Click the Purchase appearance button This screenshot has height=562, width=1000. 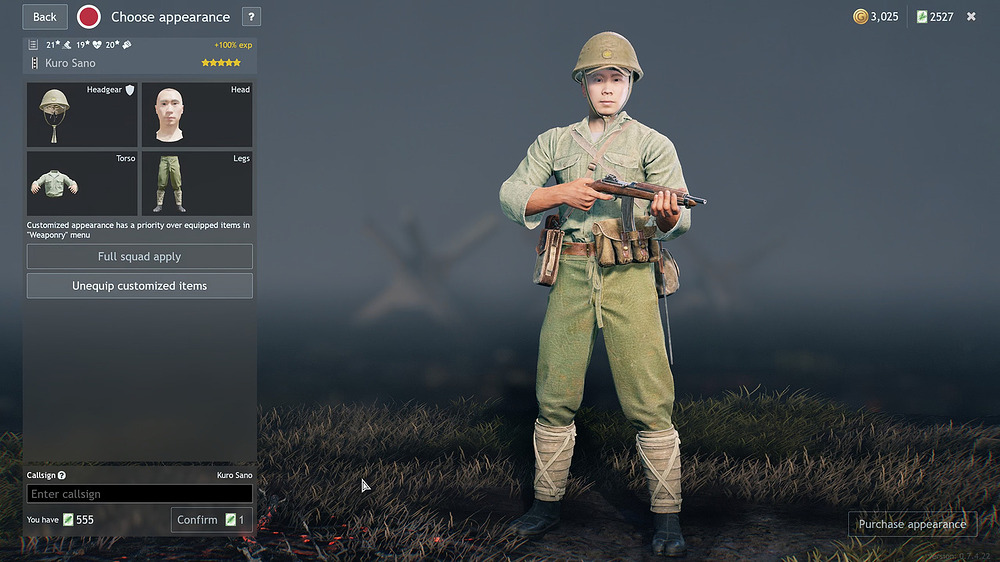[x=912, y=524]
